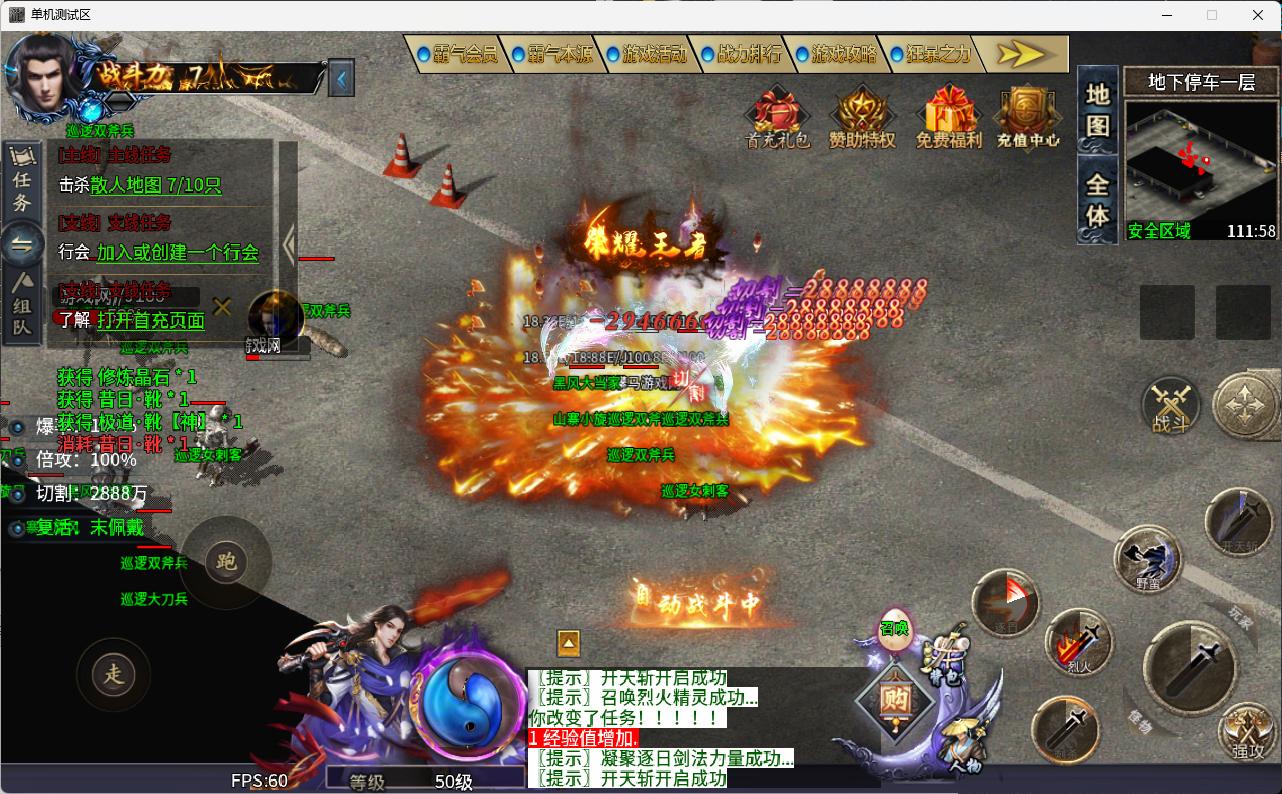Viewport: 1282px width, 794px height.
Task: Open the 游戏攻略 guide tab
Action: coord(837,54)
